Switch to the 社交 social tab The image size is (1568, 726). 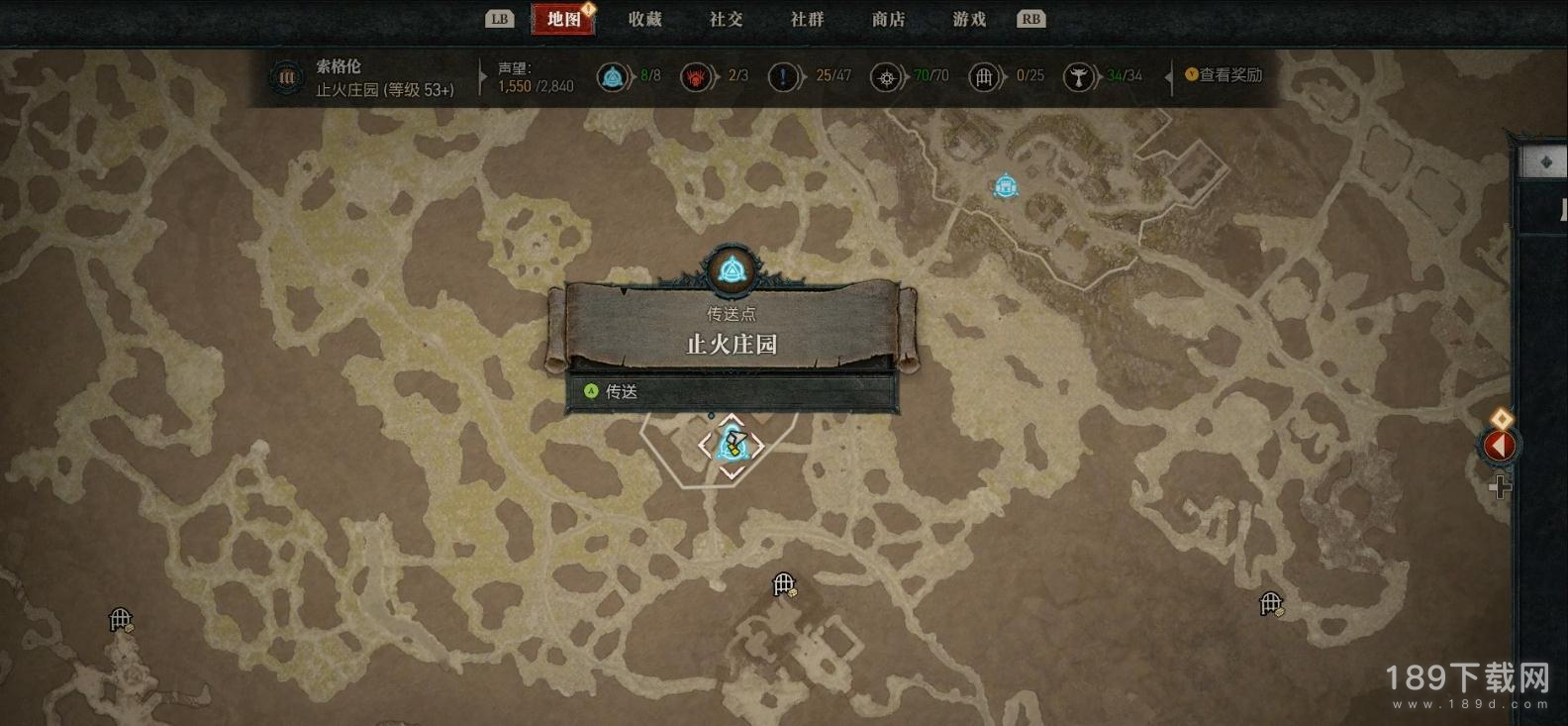click(x=726, y=19)
